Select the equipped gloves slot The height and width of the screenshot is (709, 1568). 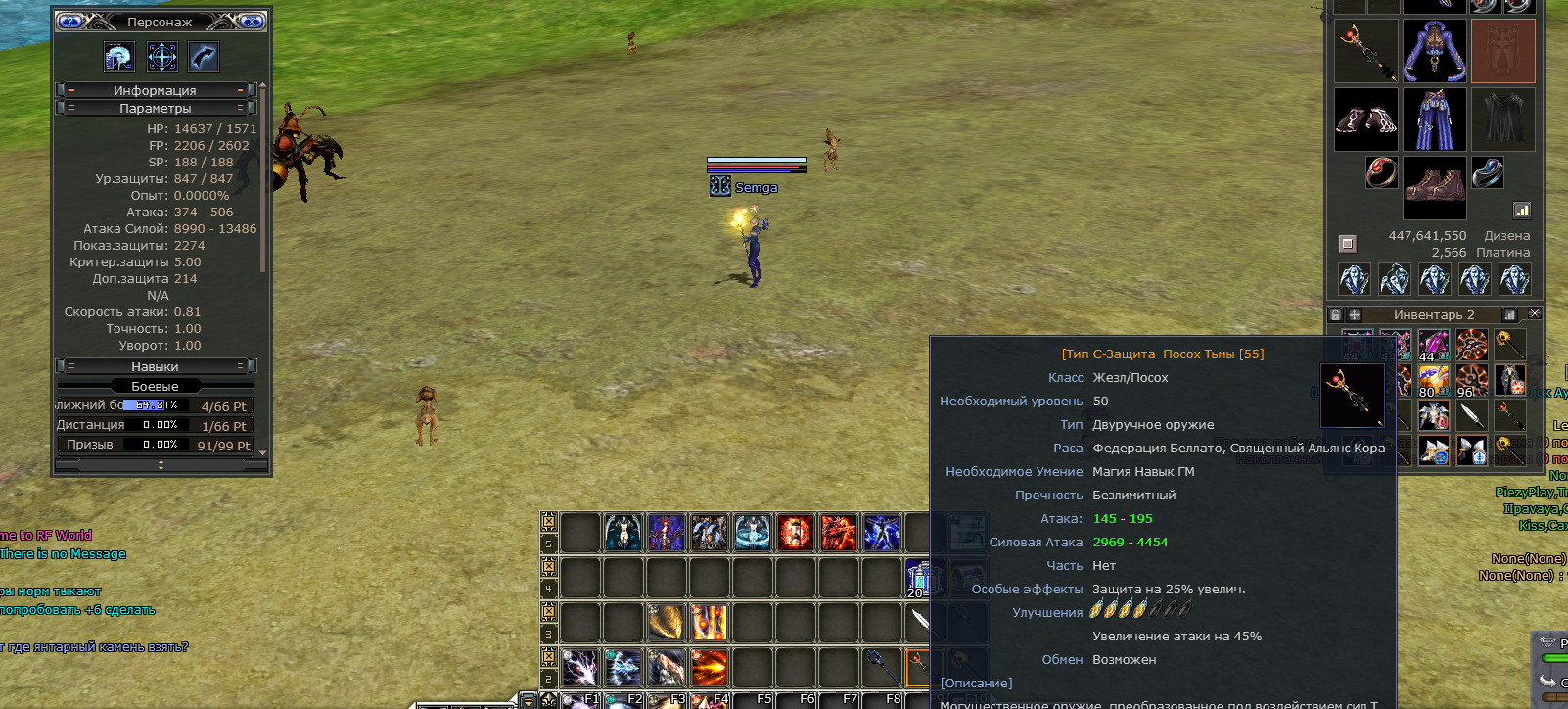click(1366, 119)
